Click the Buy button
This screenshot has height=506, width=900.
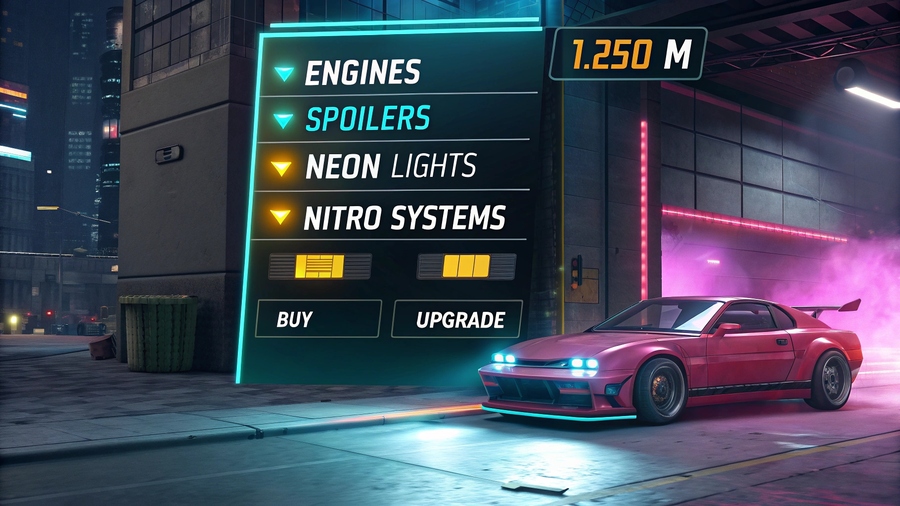point(318,320)
